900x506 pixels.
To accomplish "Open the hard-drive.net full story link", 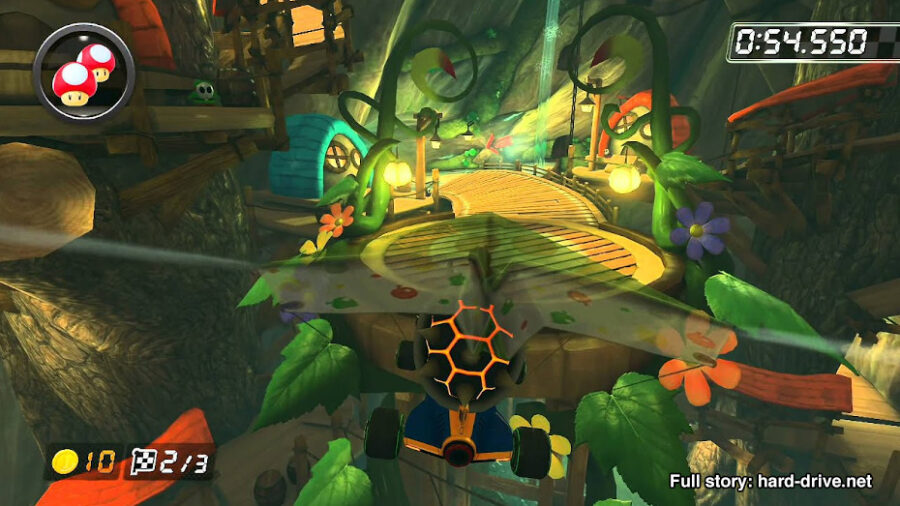I will click(x=770, y=482).
